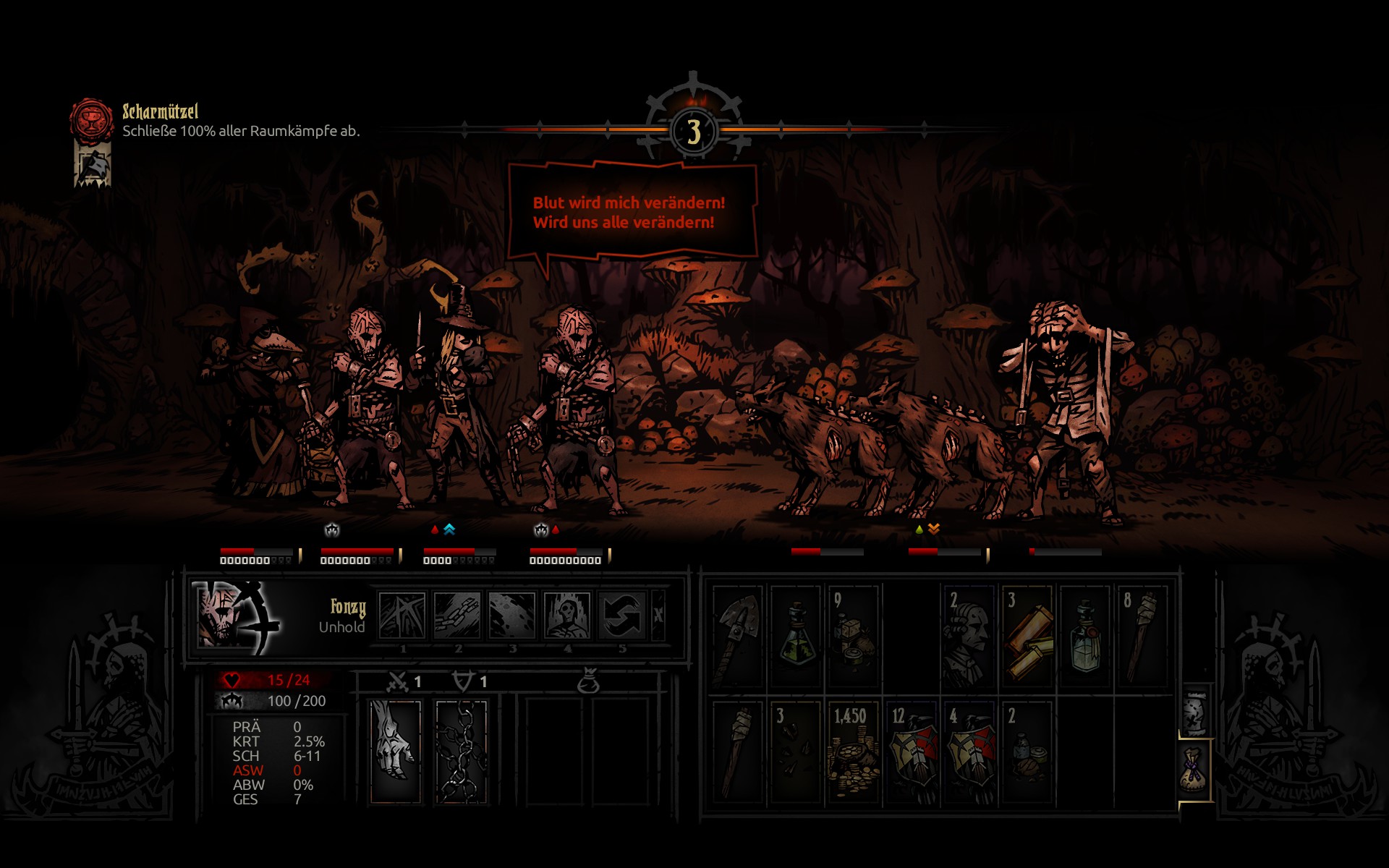Activate the chain skill in slot 2
Screen dimensions: 1389x868
(457, 616)
